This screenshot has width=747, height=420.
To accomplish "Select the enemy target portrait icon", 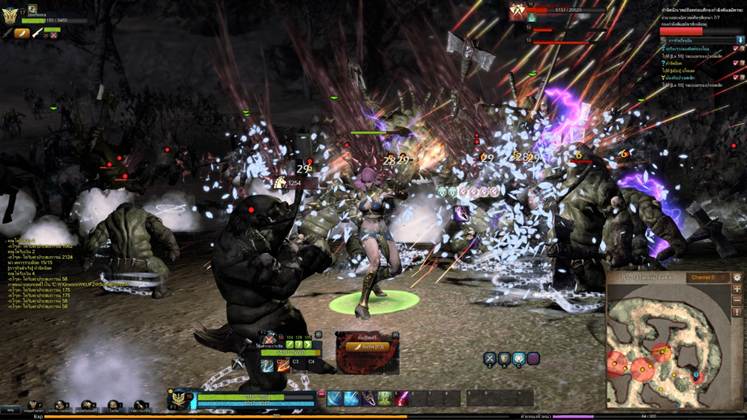I will [x=518, y=11].
